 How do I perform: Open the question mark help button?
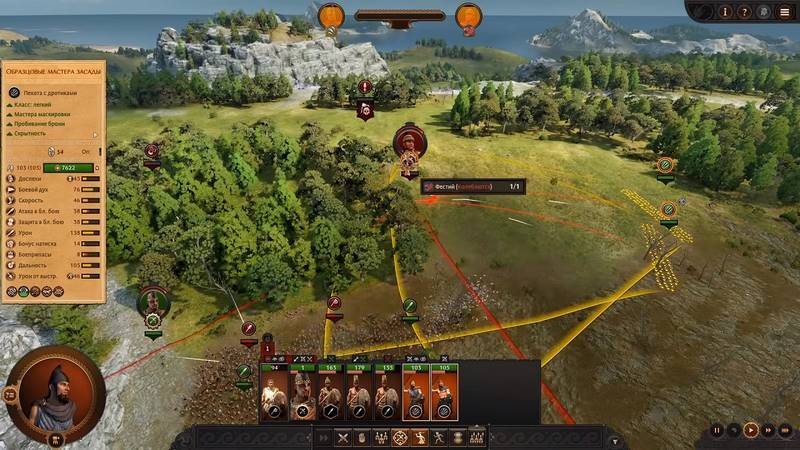pos(744,12)
